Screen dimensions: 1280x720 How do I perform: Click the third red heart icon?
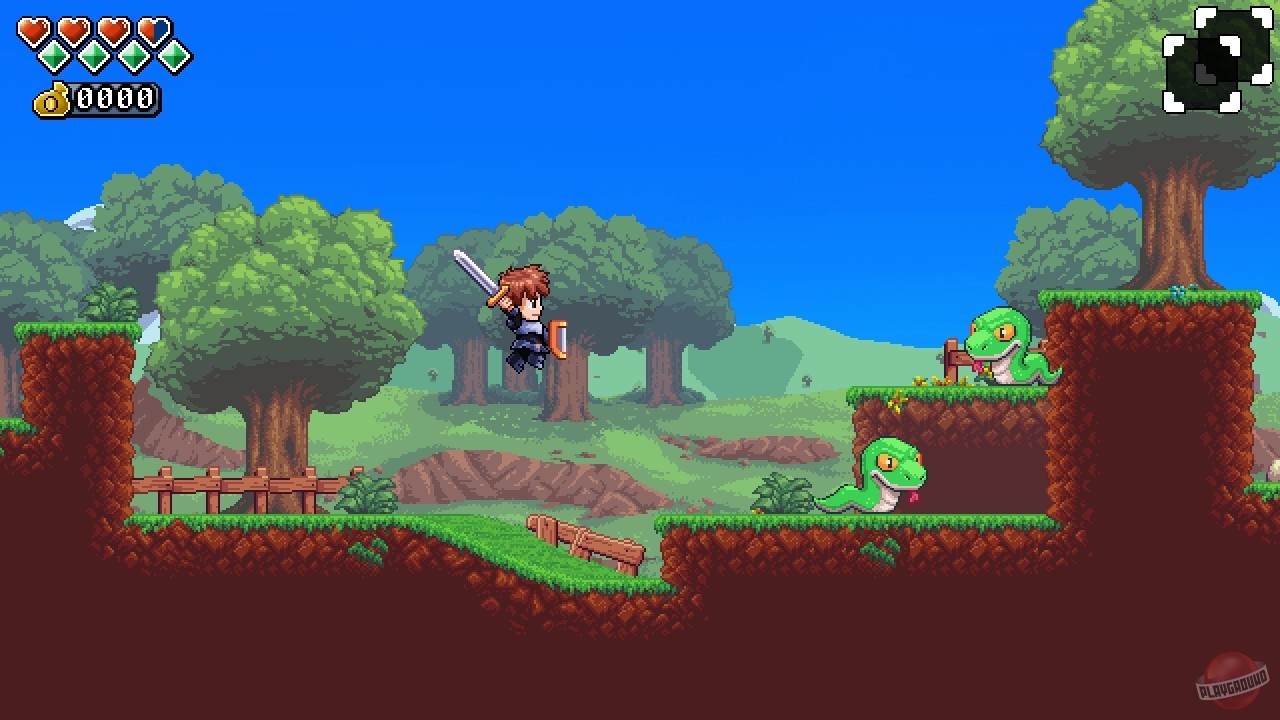coord(112,28)
